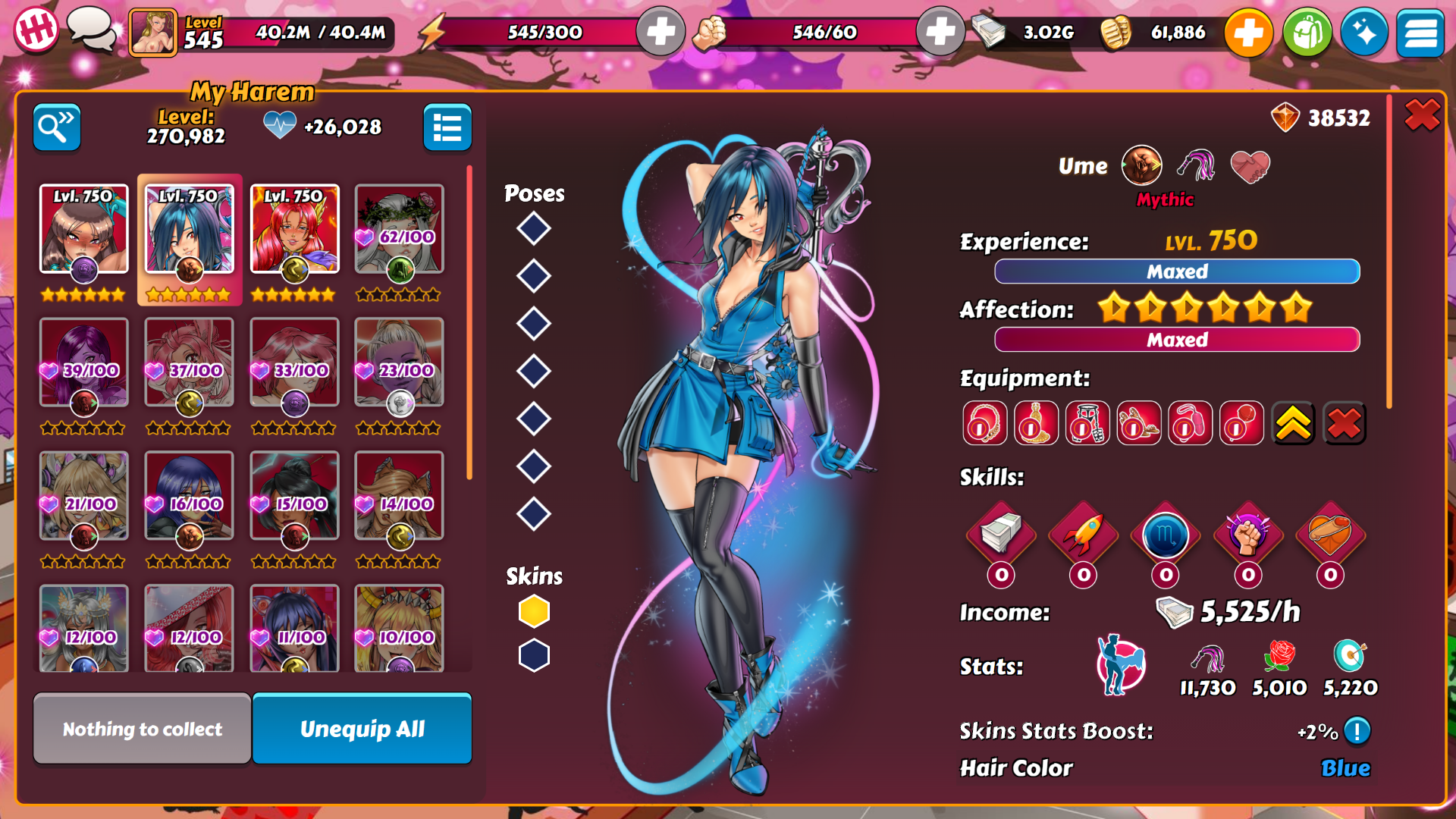Toggle the harem list view button
The height and width of the screenshot is (819, 1456).
(x=447, y=127)
